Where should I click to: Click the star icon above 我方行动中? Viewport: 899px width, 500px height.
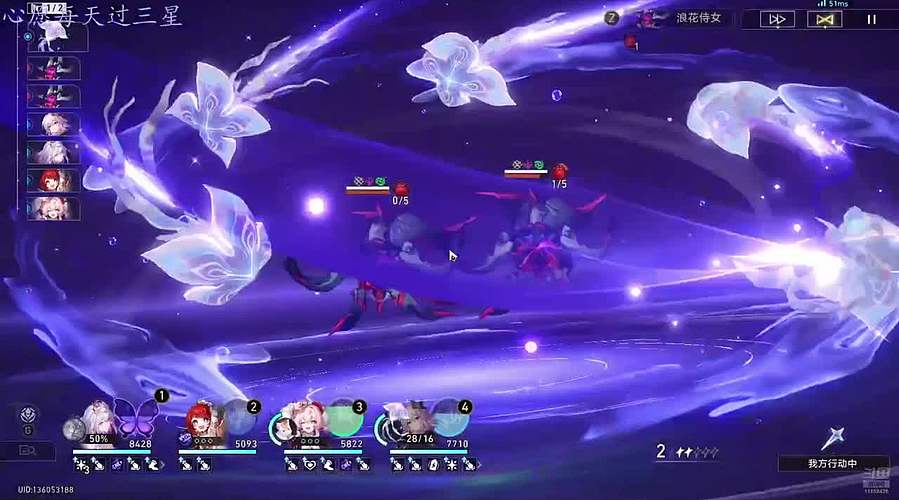(x=833, y=437)
